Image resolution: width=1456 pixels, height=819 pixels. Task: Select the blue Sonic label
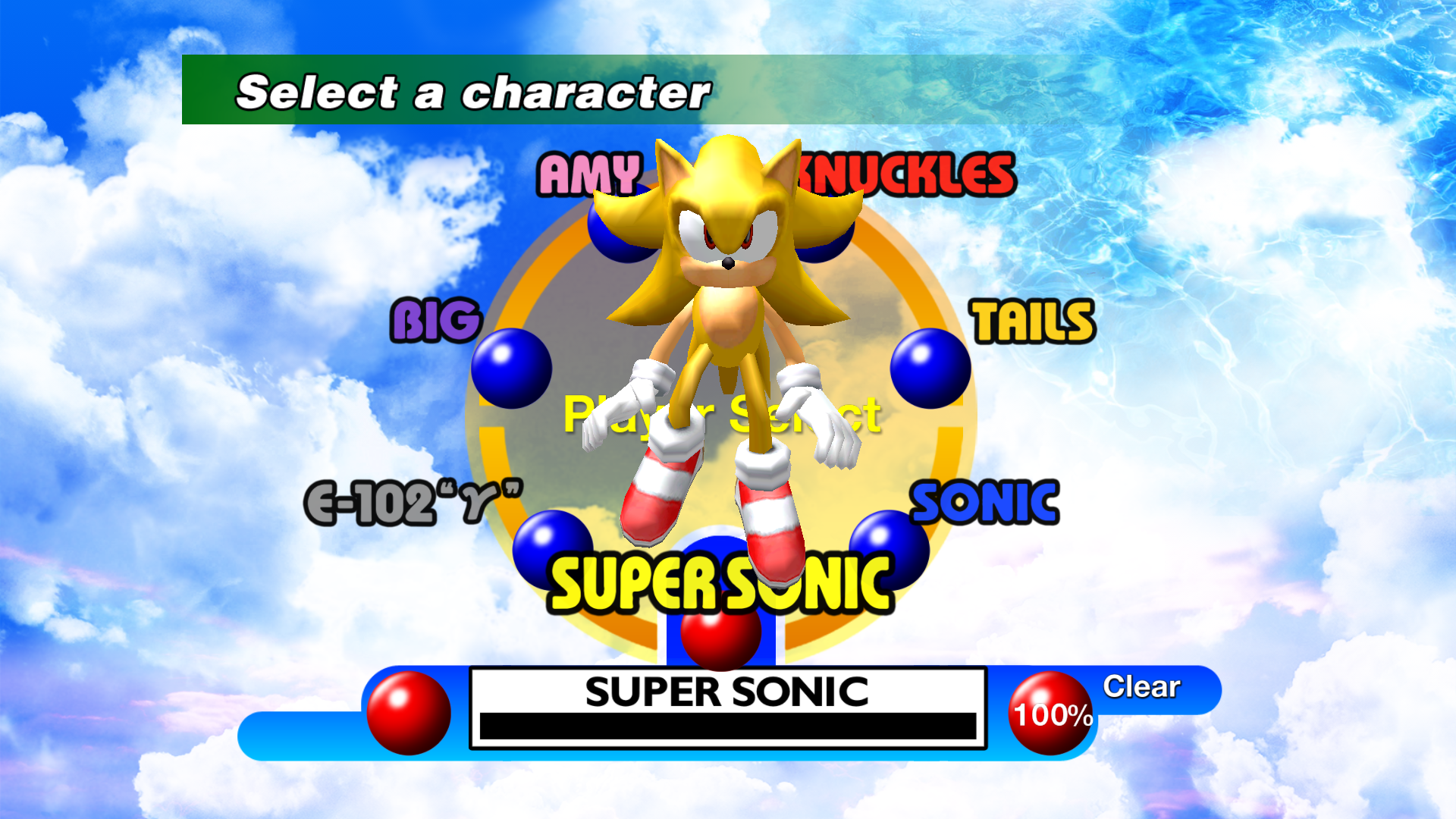(x=984, y=503)
